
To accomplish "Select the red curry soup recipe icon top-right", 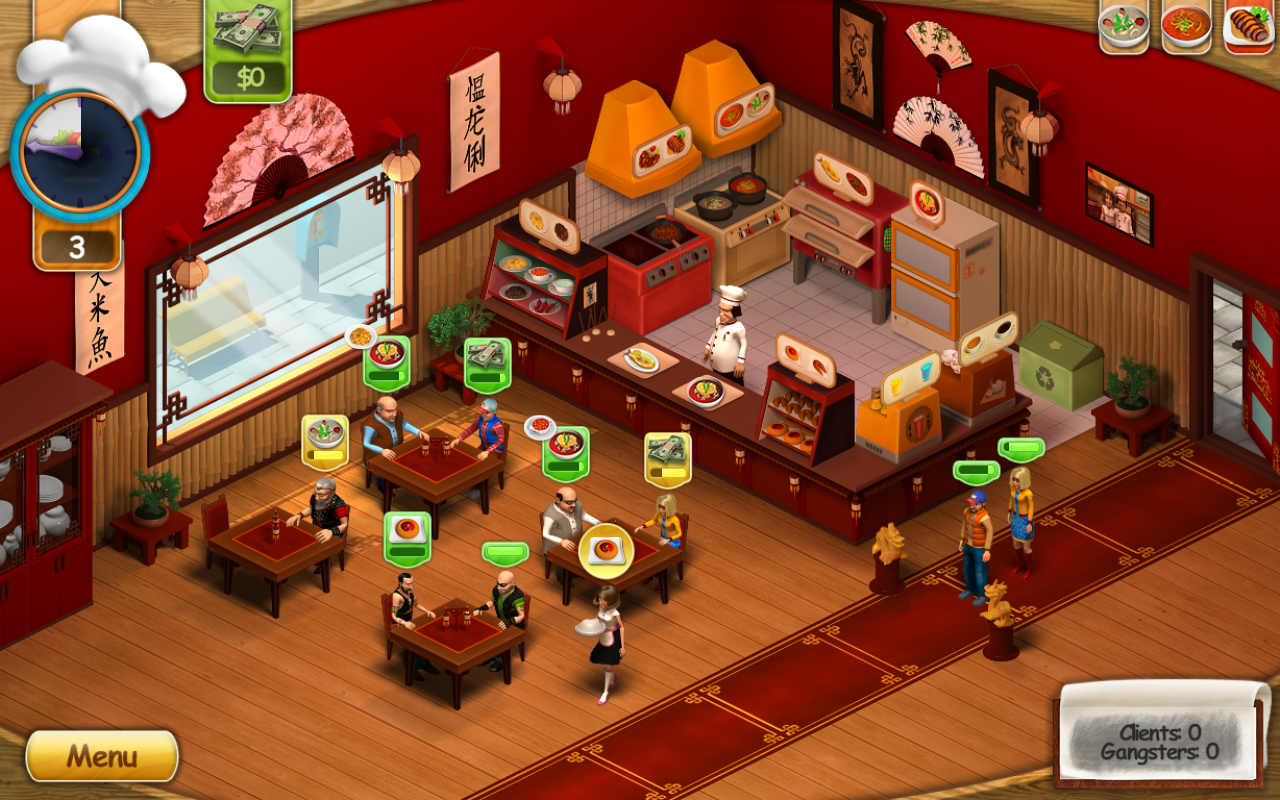I will click(x=1183, y=26).
